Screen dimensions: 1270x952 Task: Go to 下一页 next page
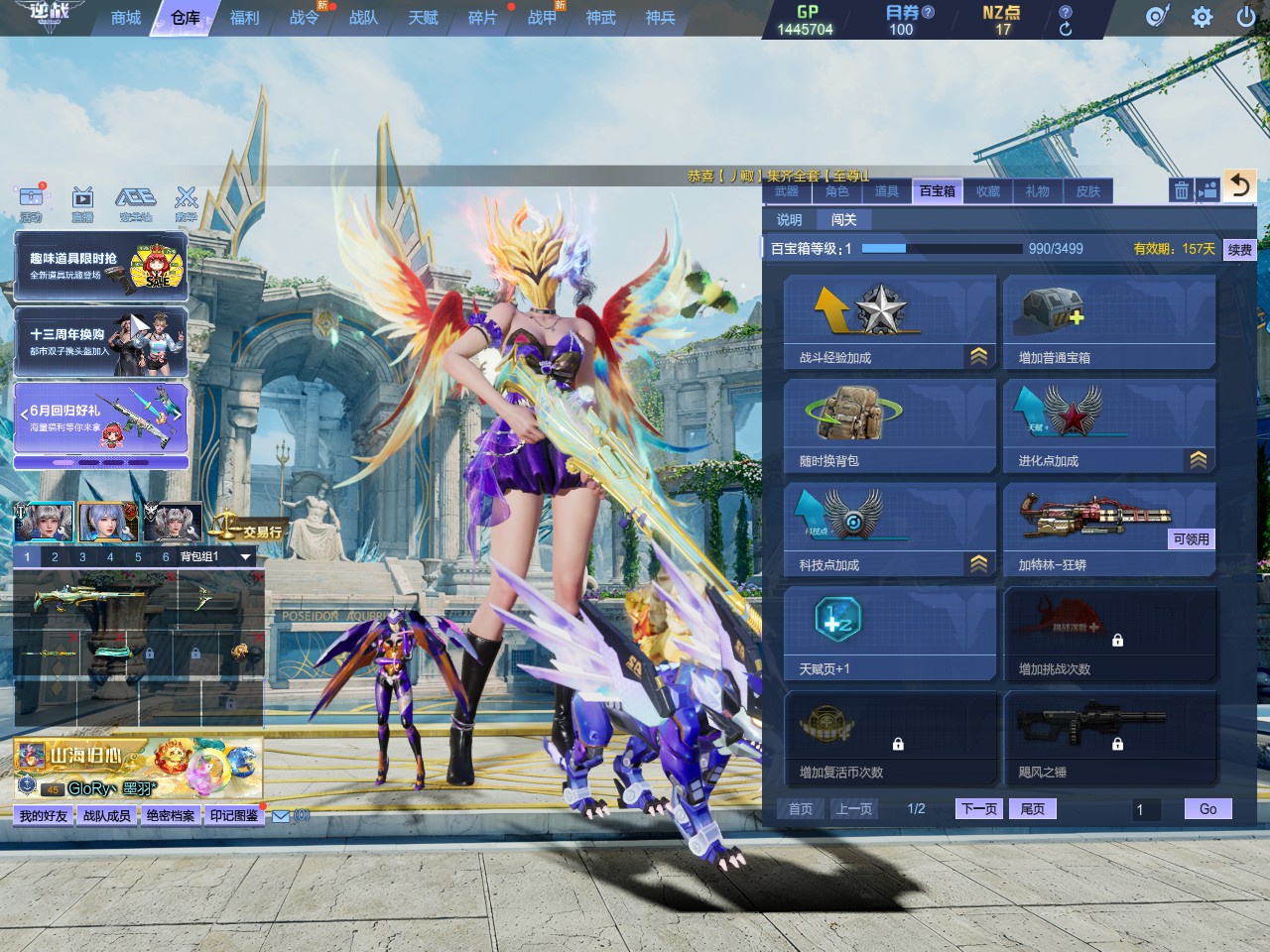pos(979,809)
